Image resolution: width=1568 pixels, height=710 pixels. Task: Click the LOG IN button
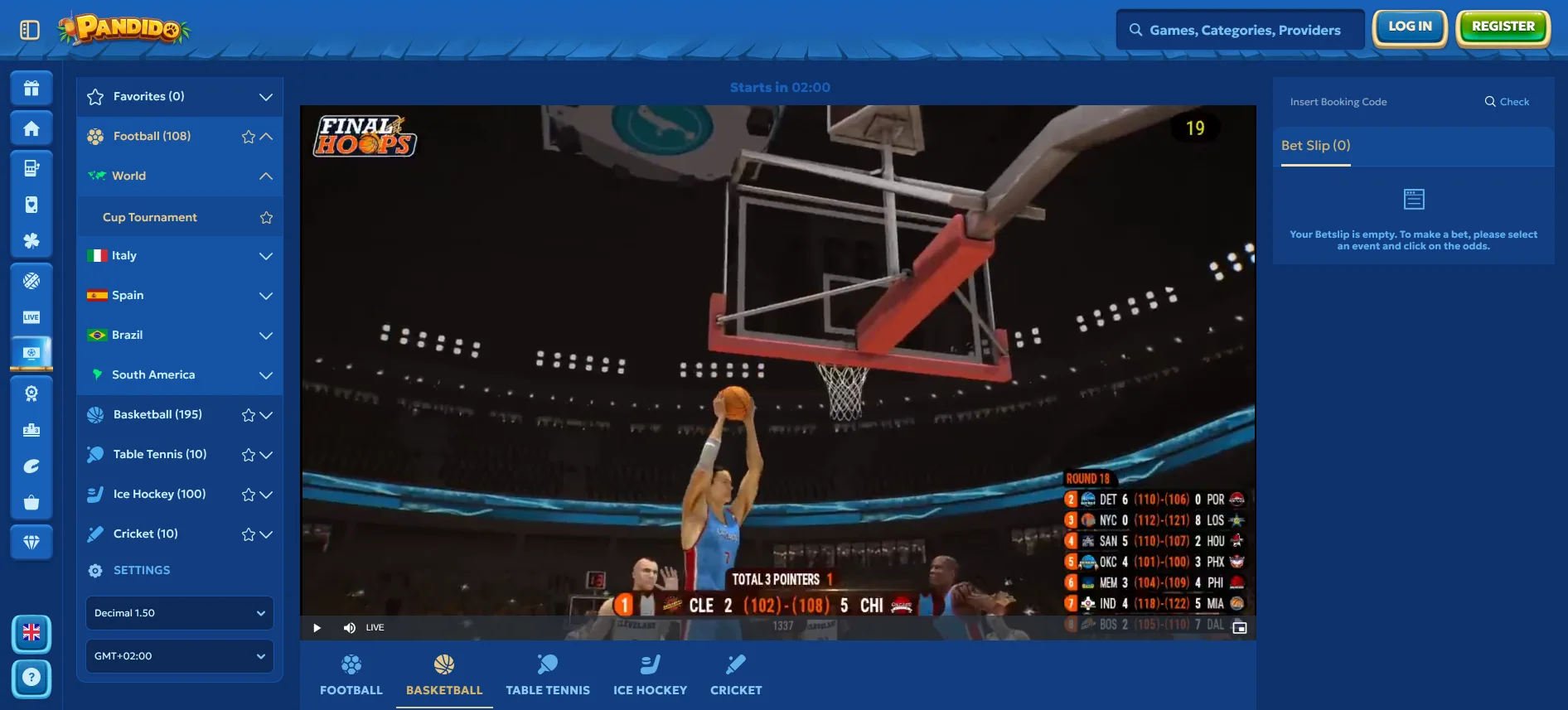coord(1410,27)
